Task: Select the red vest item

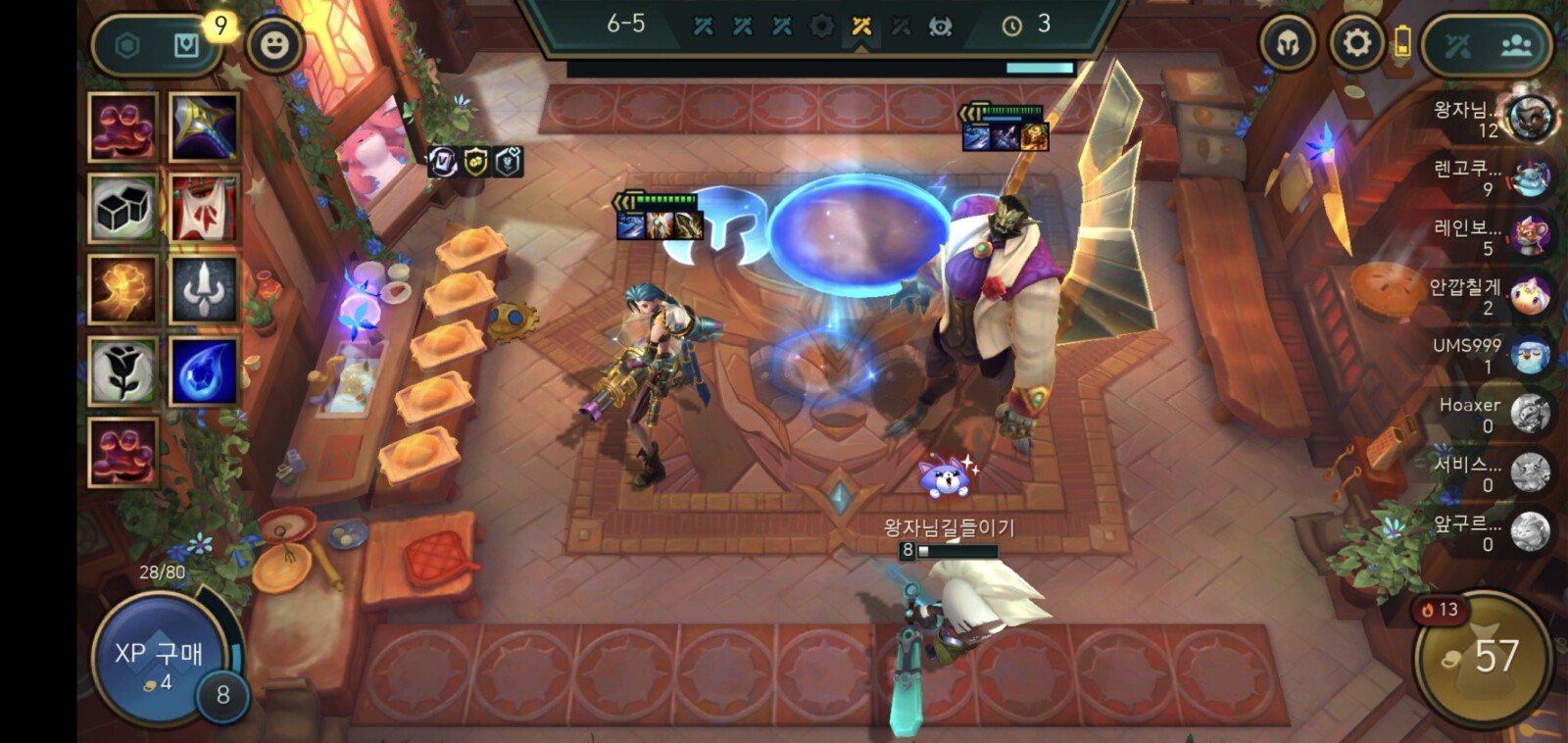Action: click(204, 208)
